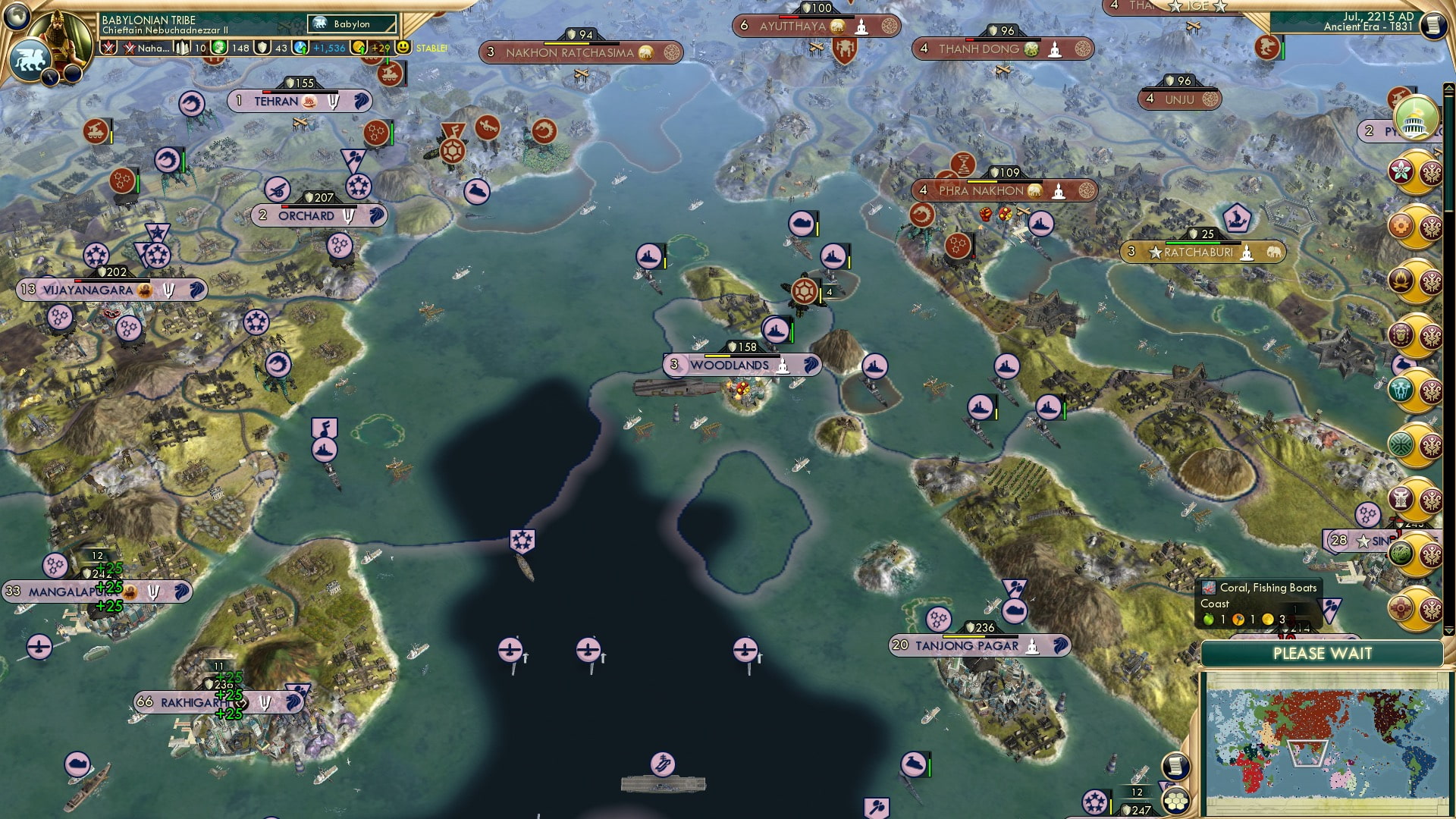Click the campfire notification bubble on right edge

tap(1400, 281)
